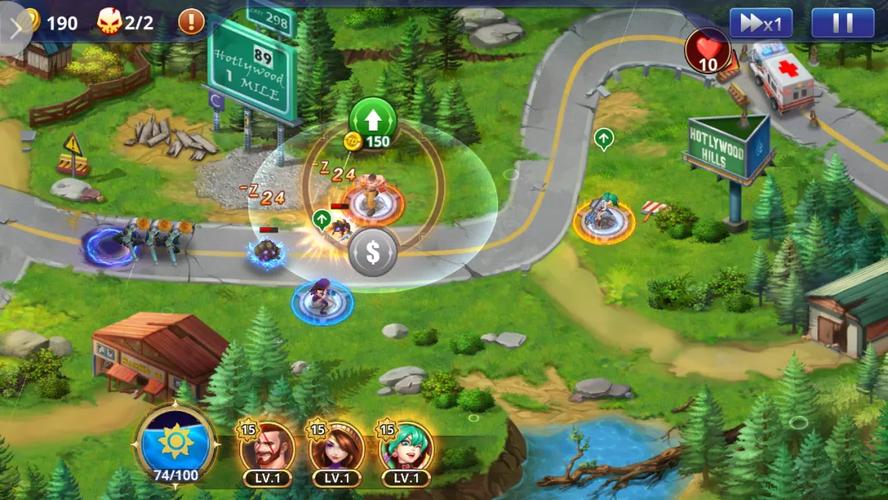Sell the selected tower with the dollar button
Viewport: 888px width, 500px height.
click(373, 252)
